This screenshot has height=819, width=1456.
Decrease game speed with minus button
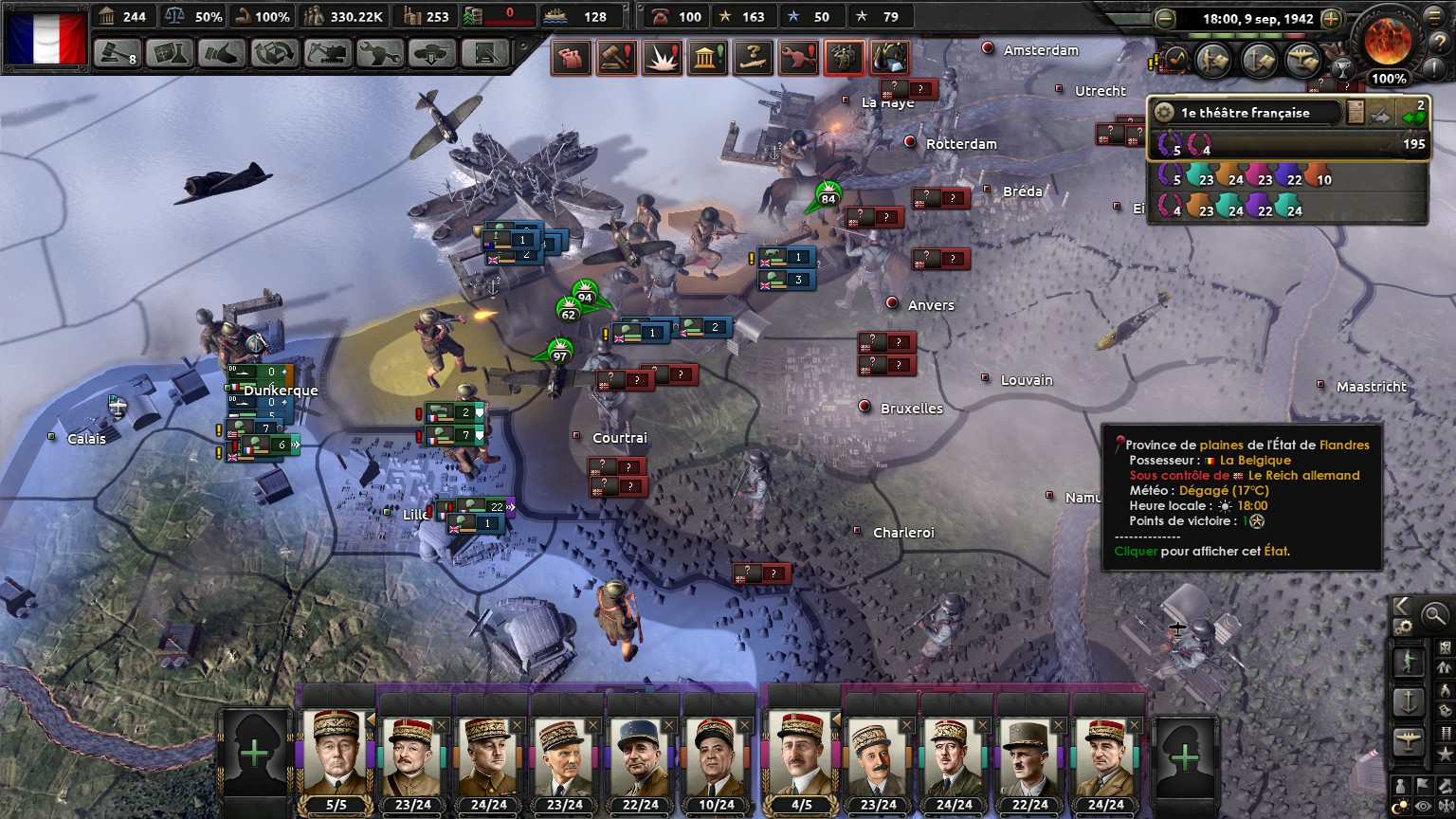1165,19
